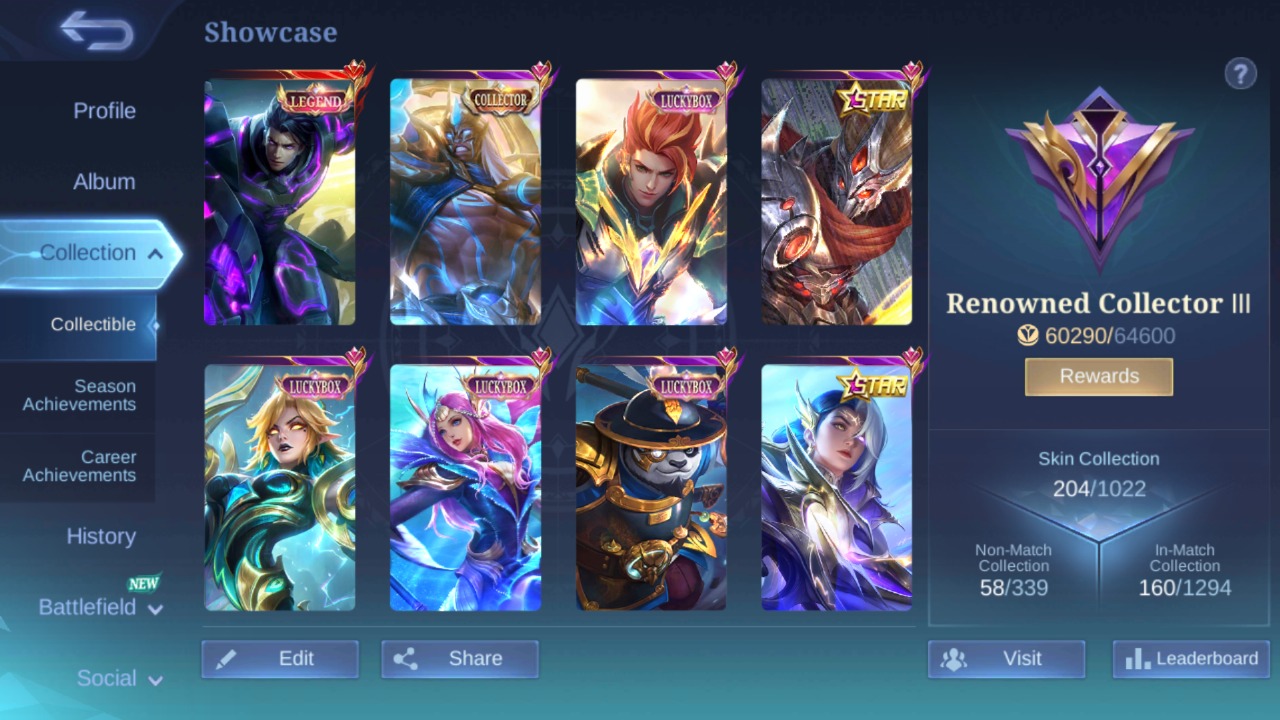
Task: Open the Album section
Action: pos(104,181)
